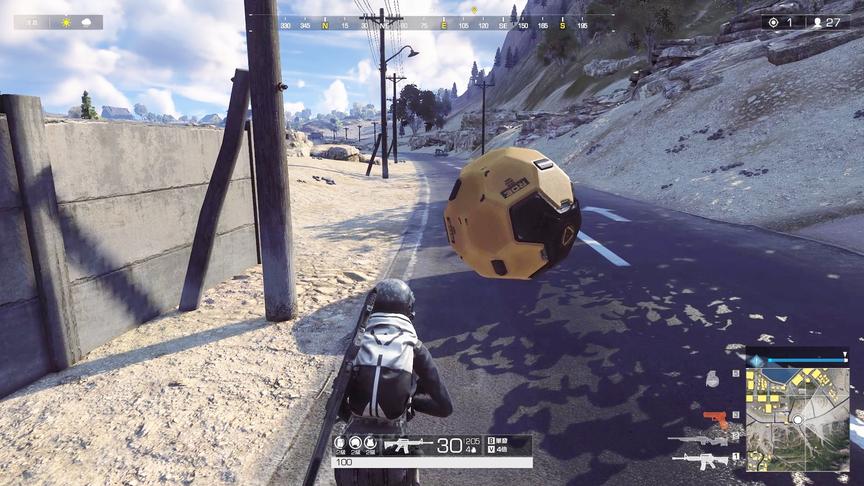This screenshot has height=486, width=864.
Task: Select the assault rifle in slot 1
Action: [x=700, y=461]
